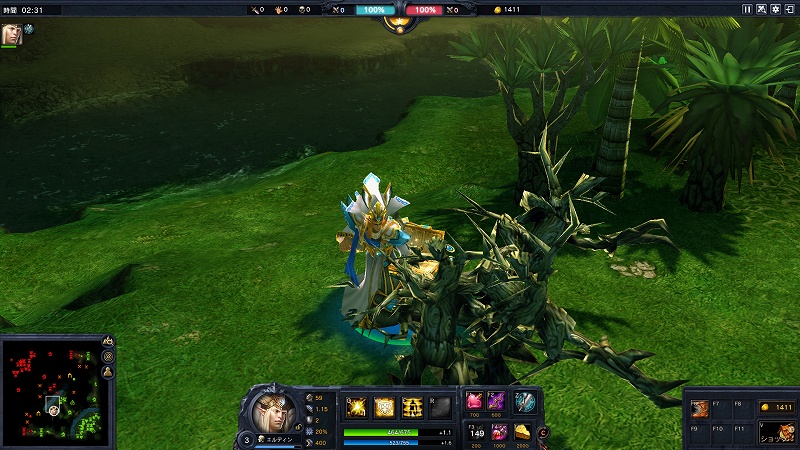Click the exit game icon at top right

tap(790, 9)
